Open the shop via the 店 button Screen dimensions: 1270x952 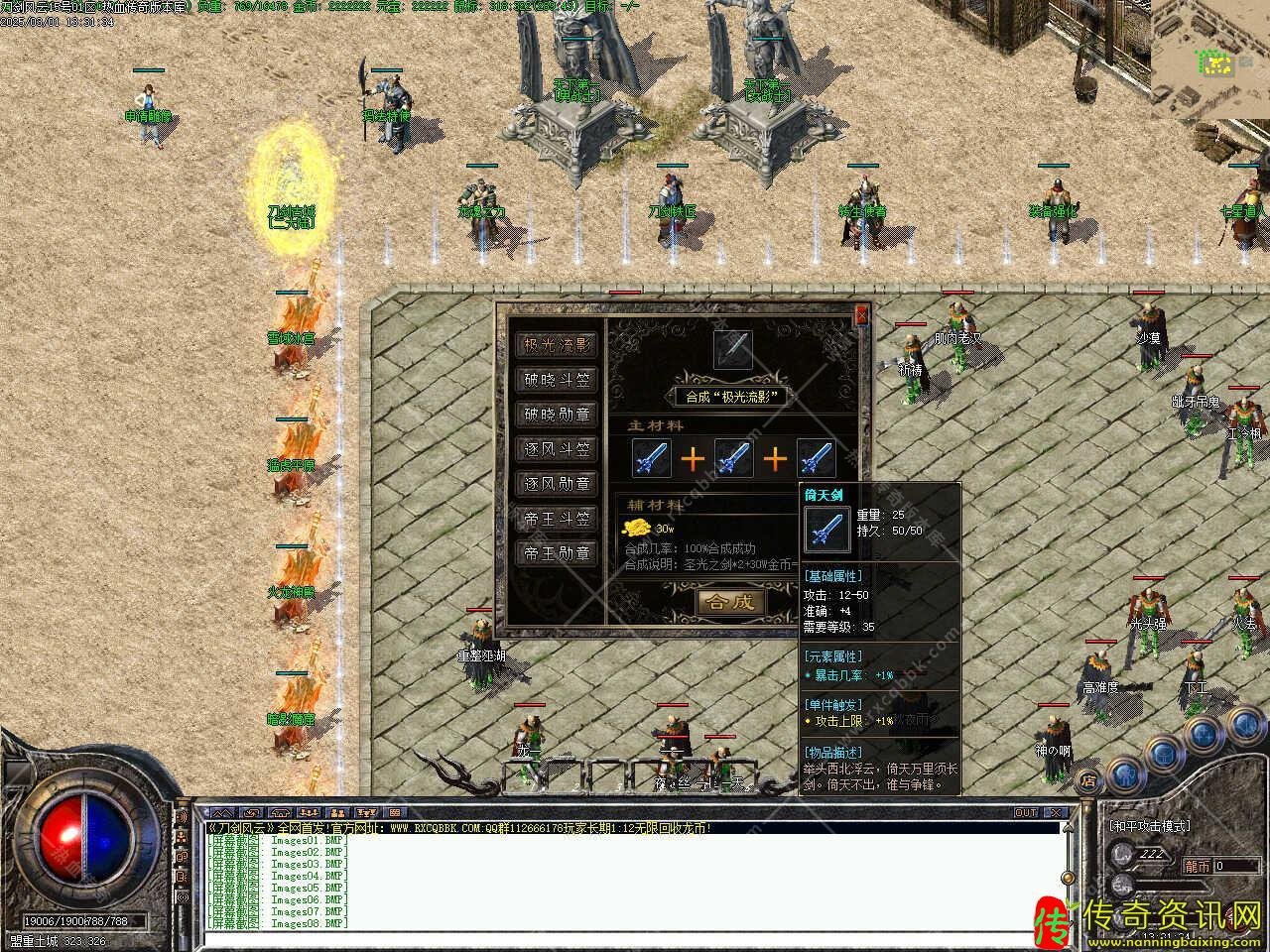point(1089,779)
